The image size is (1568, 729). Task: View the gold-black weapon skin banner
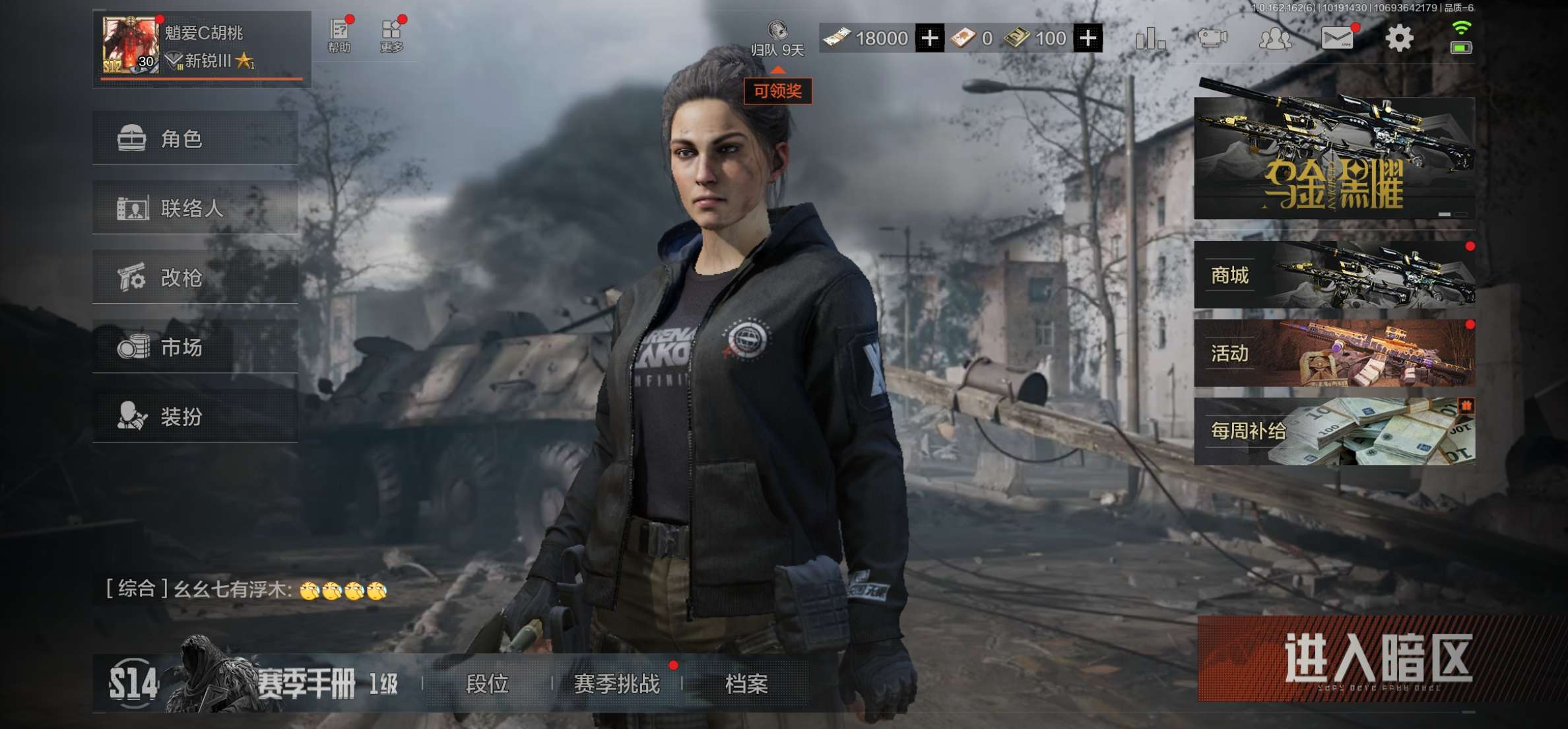click(x=1334, y=158)
